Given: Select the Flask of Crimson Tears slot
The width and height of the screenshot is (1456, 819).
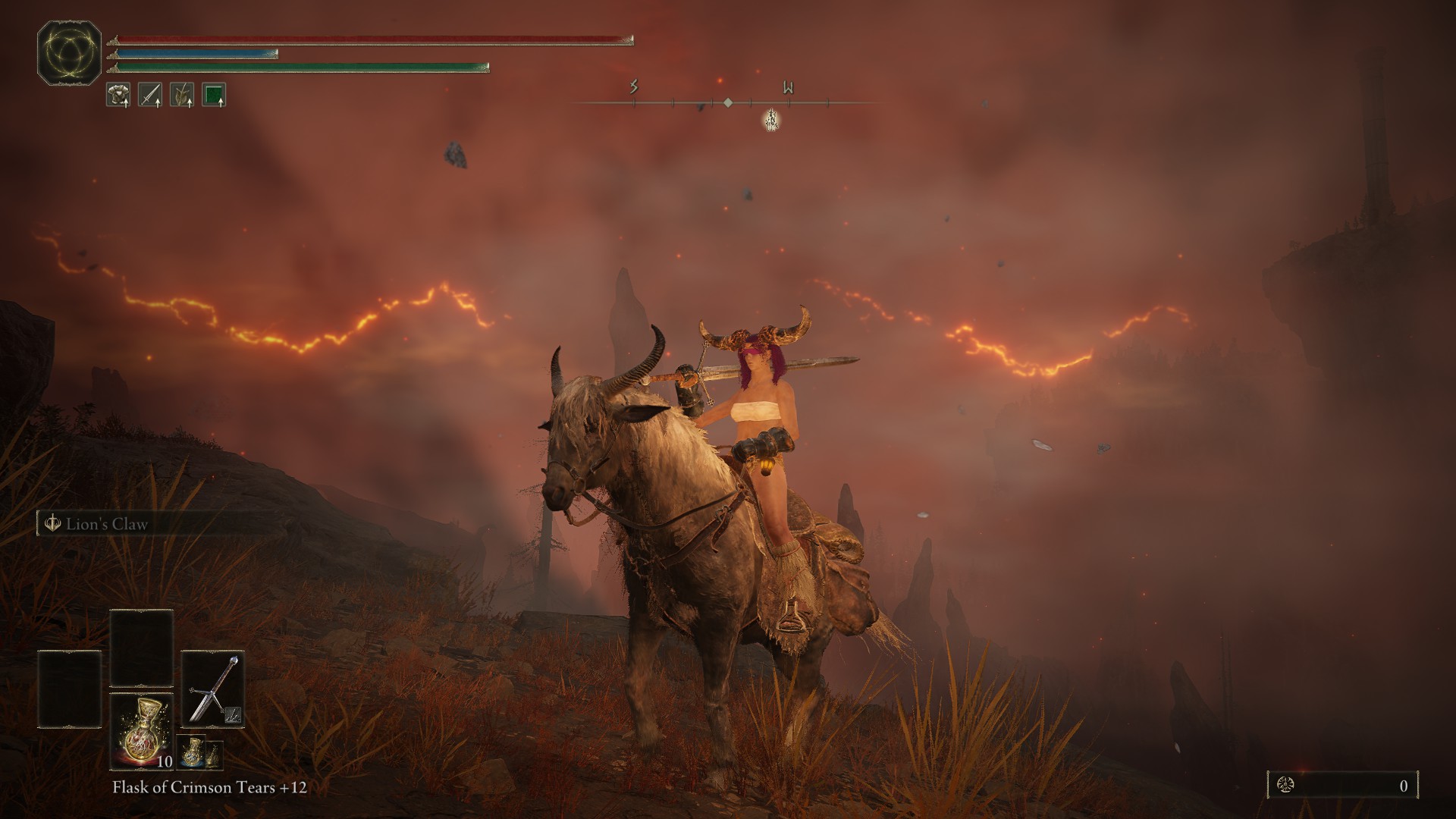Looking at the screenshot, I should click(x=142, y=730).
